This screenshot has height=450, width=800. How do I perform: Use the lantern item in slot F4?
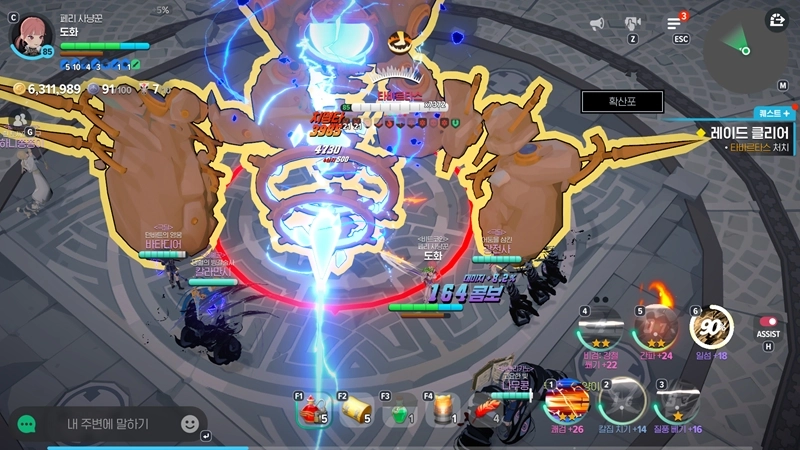(x=443, y=410)
